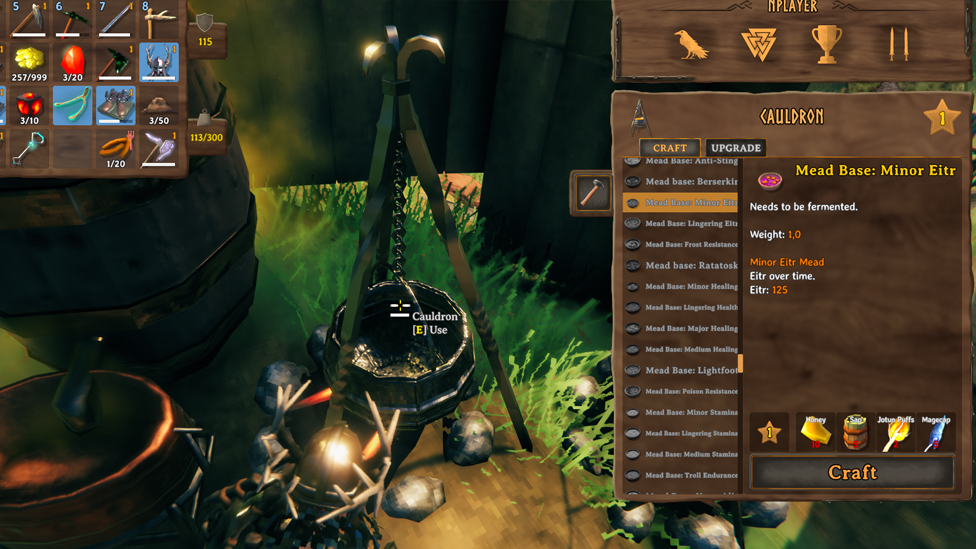The image size is (976, 549).
Task: Open the trophies cup icon
Action: 827,45
